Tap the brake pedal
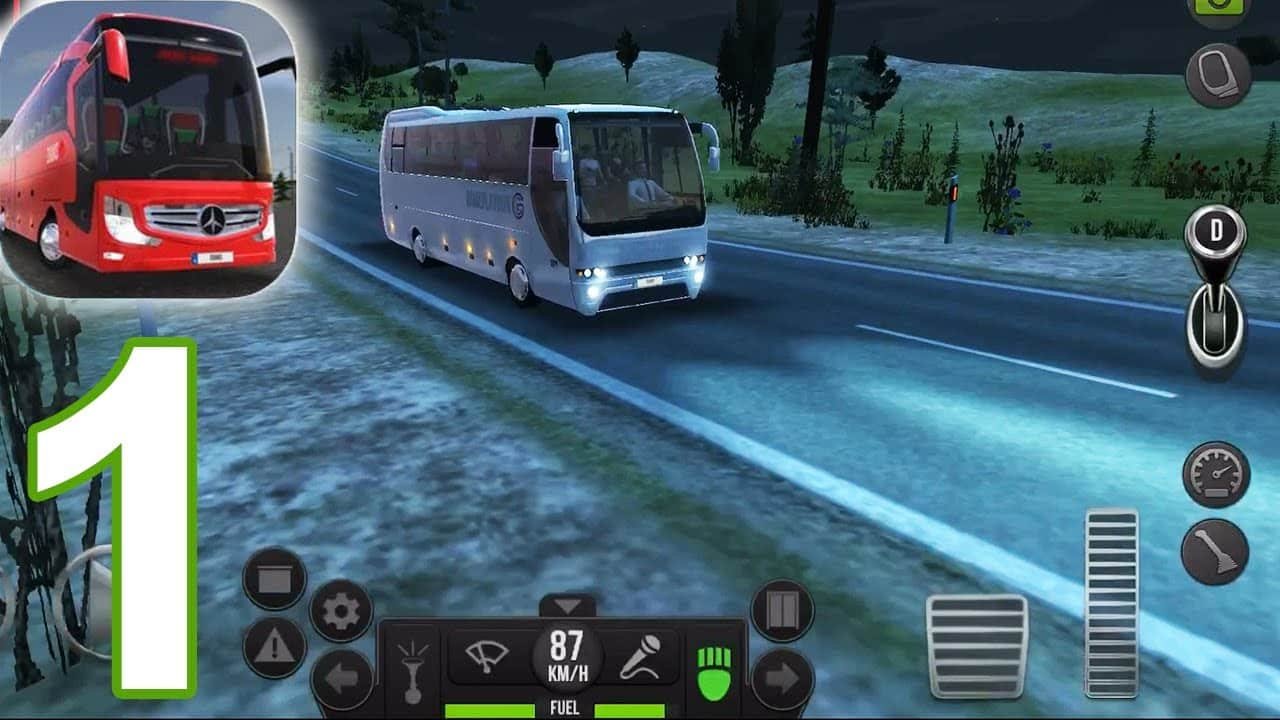This screenshot has height=720, width=1280. (976, 645)
